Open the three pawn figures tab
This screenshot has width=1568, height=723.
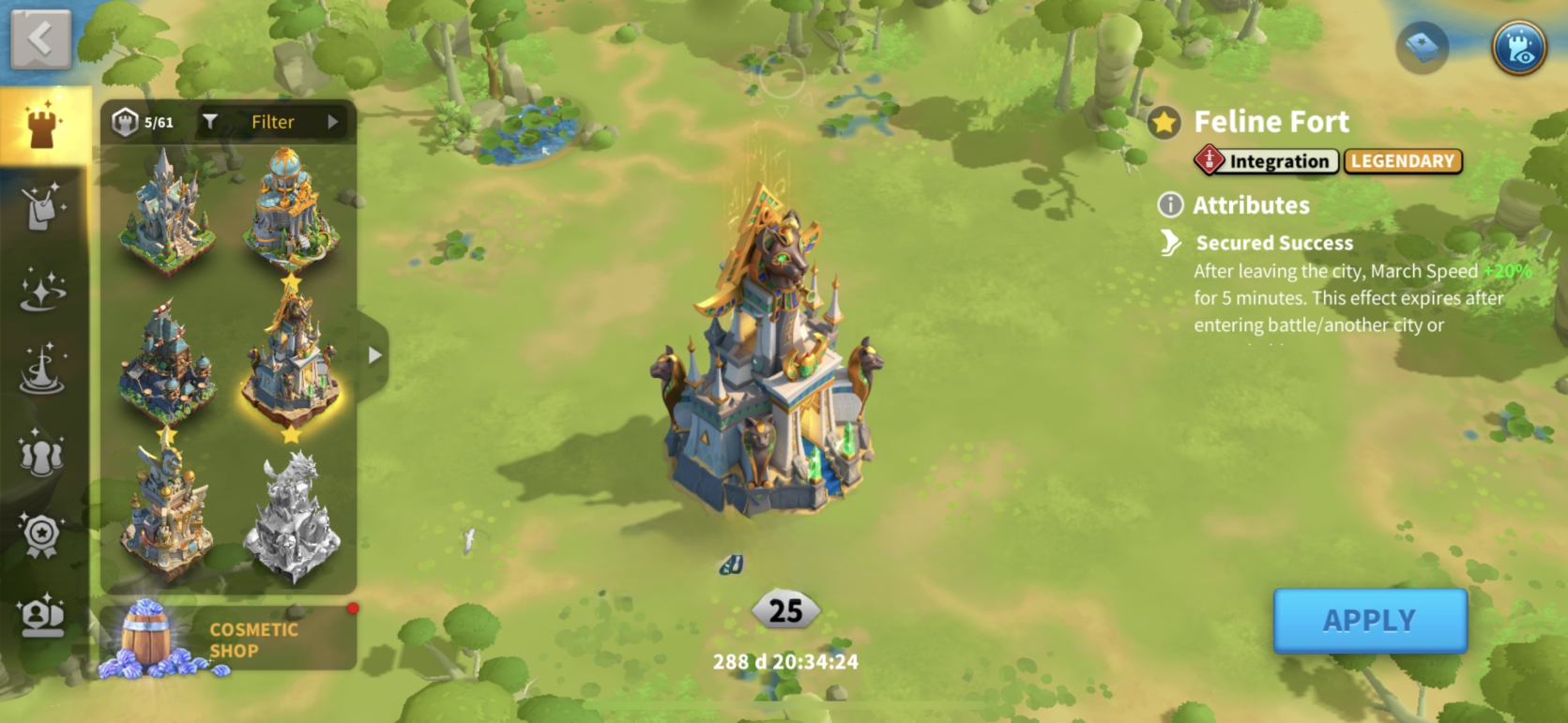point(42,452)
